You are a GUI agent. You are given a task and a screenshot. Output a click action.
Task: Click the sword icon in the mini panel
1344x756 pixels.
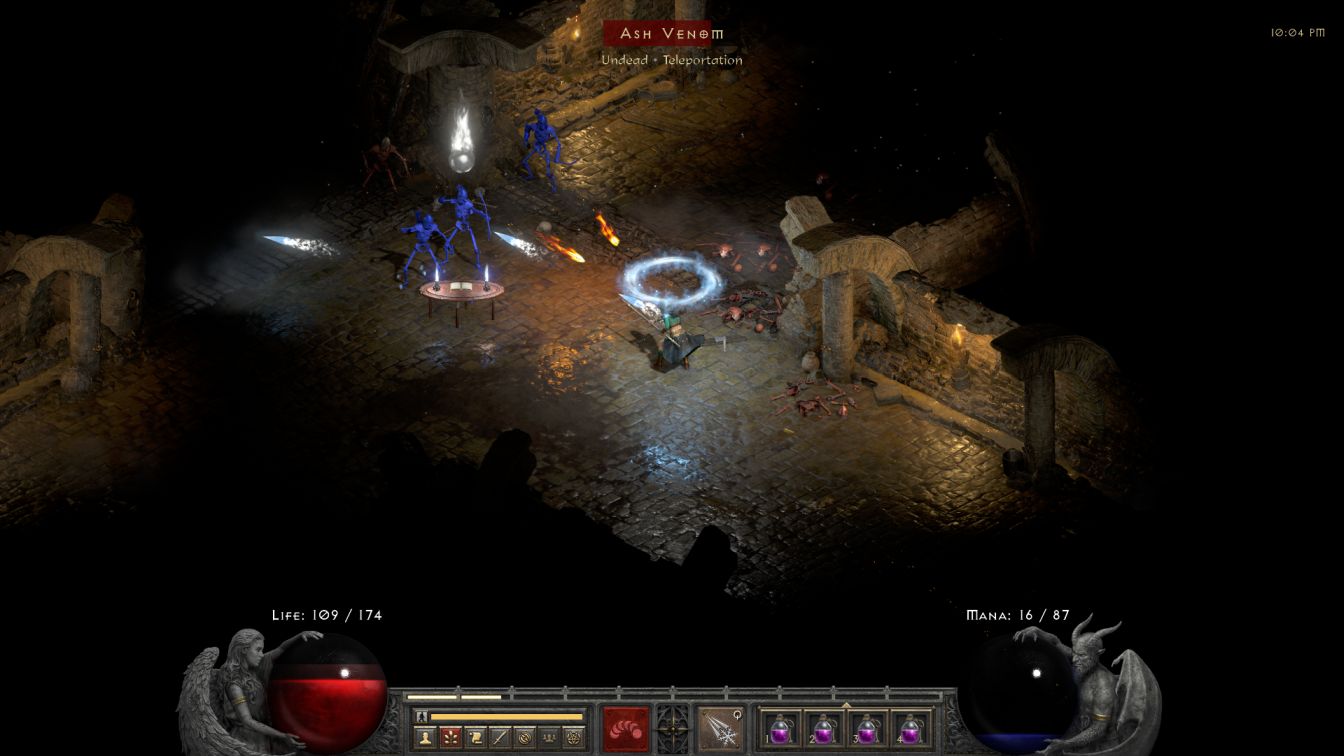click(500, 738)
